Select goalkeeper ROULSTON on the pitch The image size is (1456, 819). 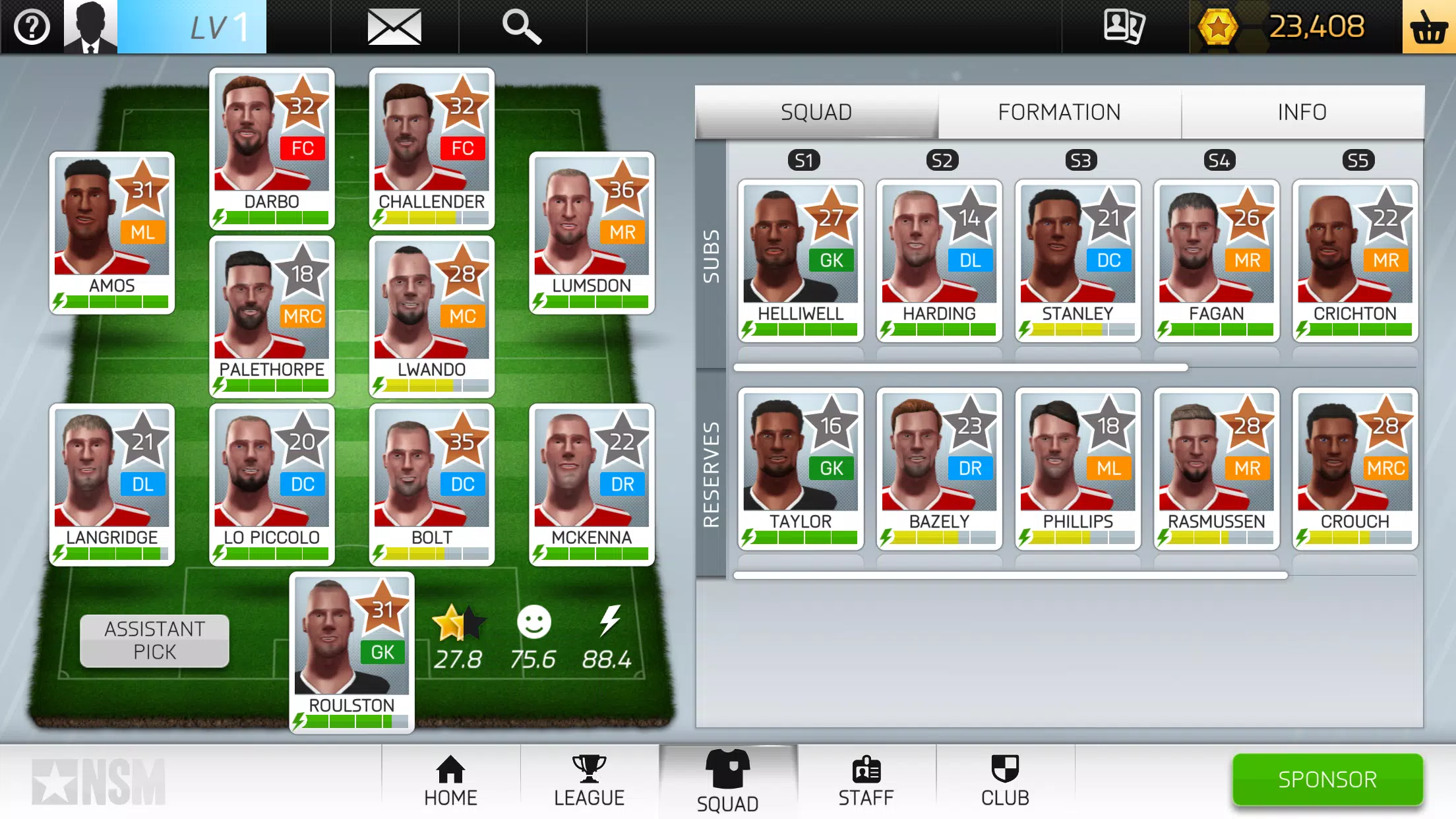tap(351, 653)
